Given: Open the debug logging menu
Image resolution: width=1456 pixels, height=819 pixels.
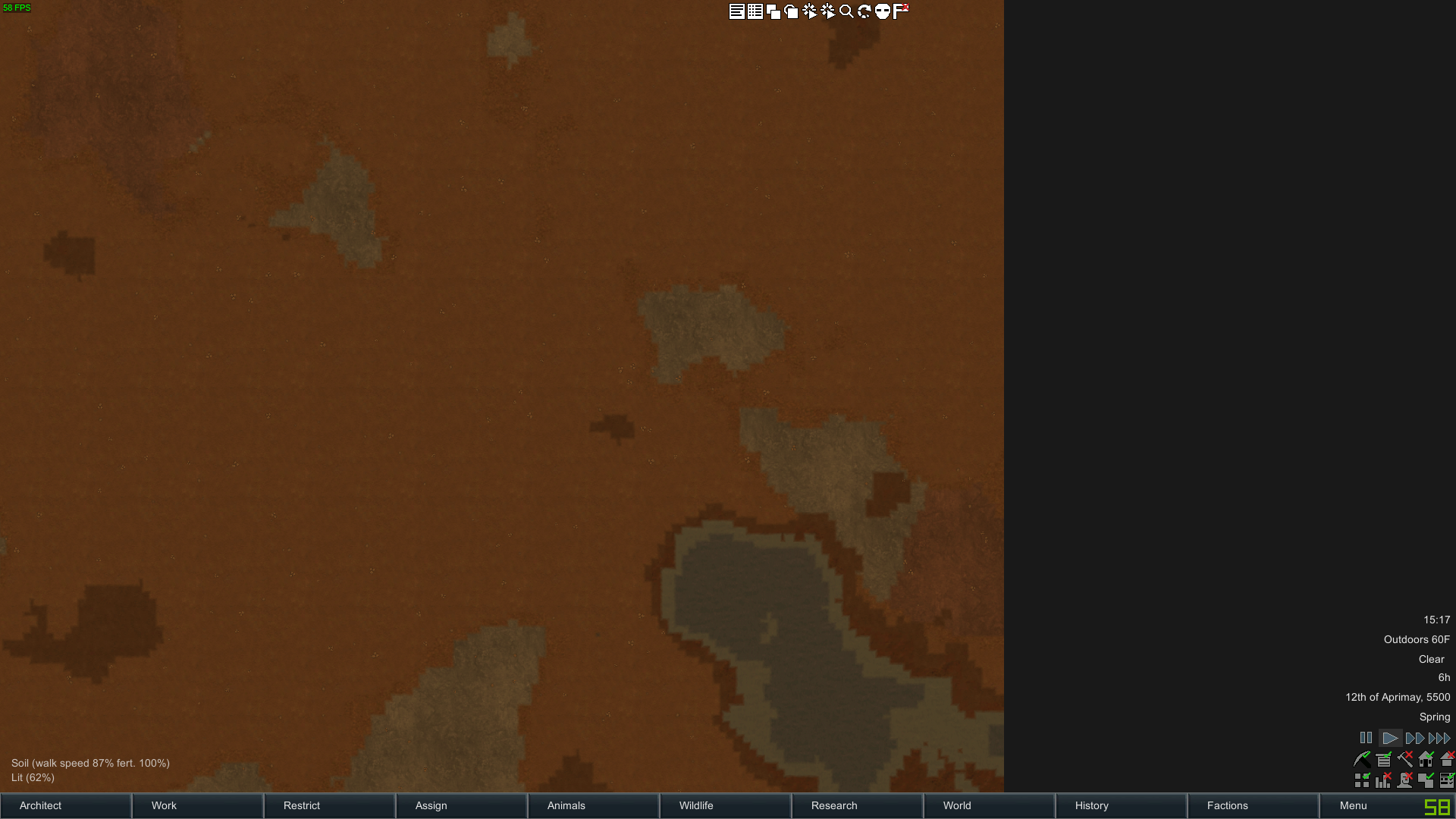Looking at the screenshot, I should click(827, 11).
